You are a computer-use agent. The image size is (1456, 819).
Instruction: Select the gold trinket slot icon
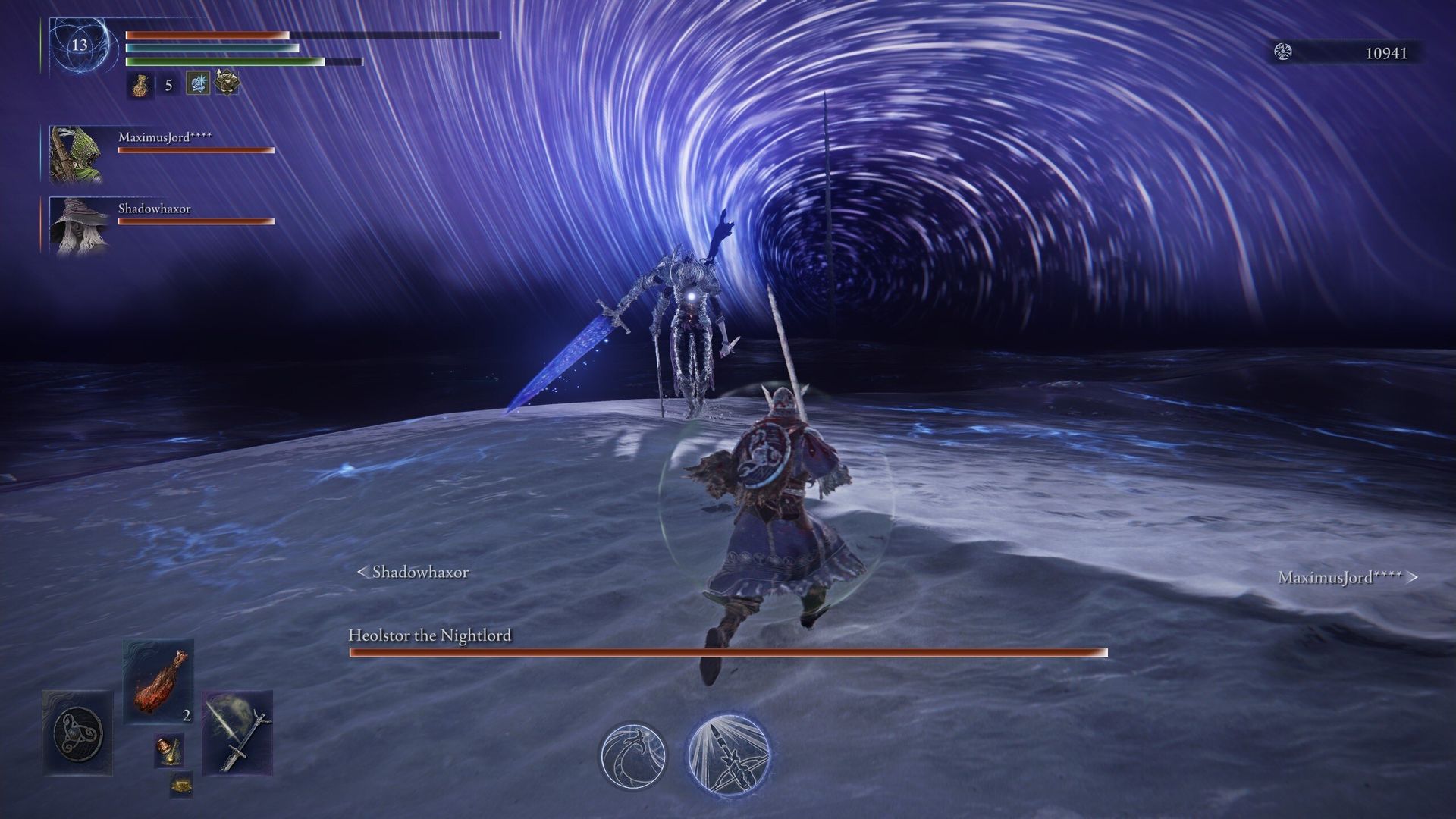point(182,786)
